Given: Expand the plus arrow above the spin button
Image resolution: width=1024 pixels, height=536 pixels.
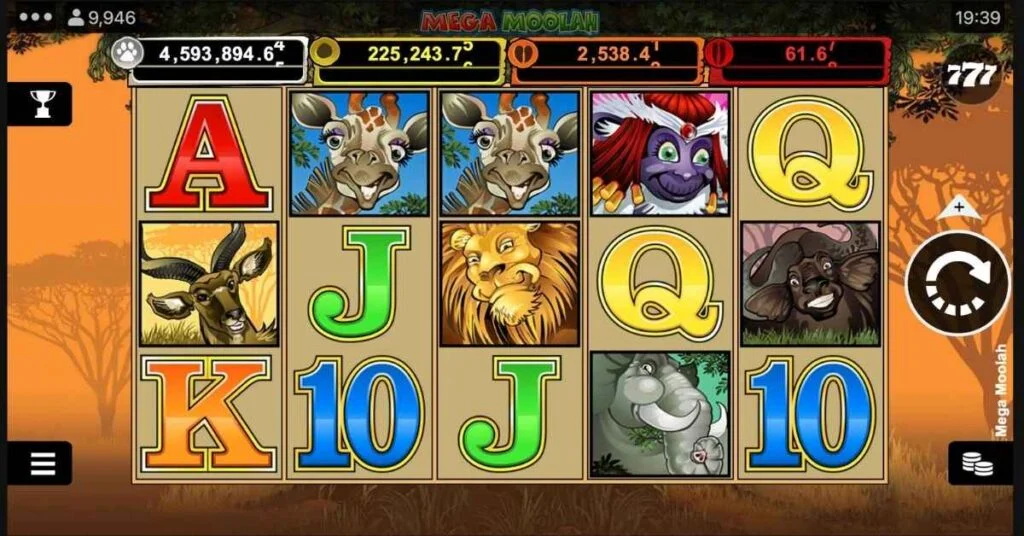Looking at the screenshot, I should pos(959,208).
